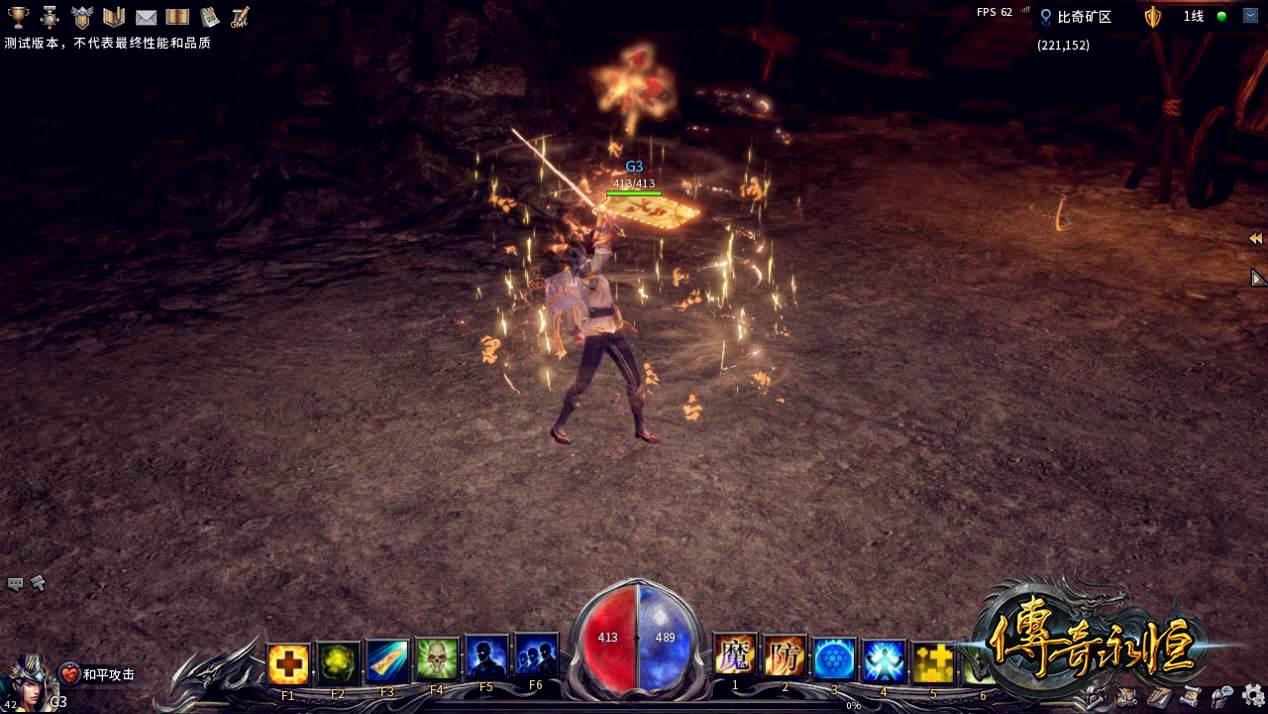This screenshot has height=714, width=1268.
Task: Activate the 防 defense buff skill
Action: coord(785,658)
